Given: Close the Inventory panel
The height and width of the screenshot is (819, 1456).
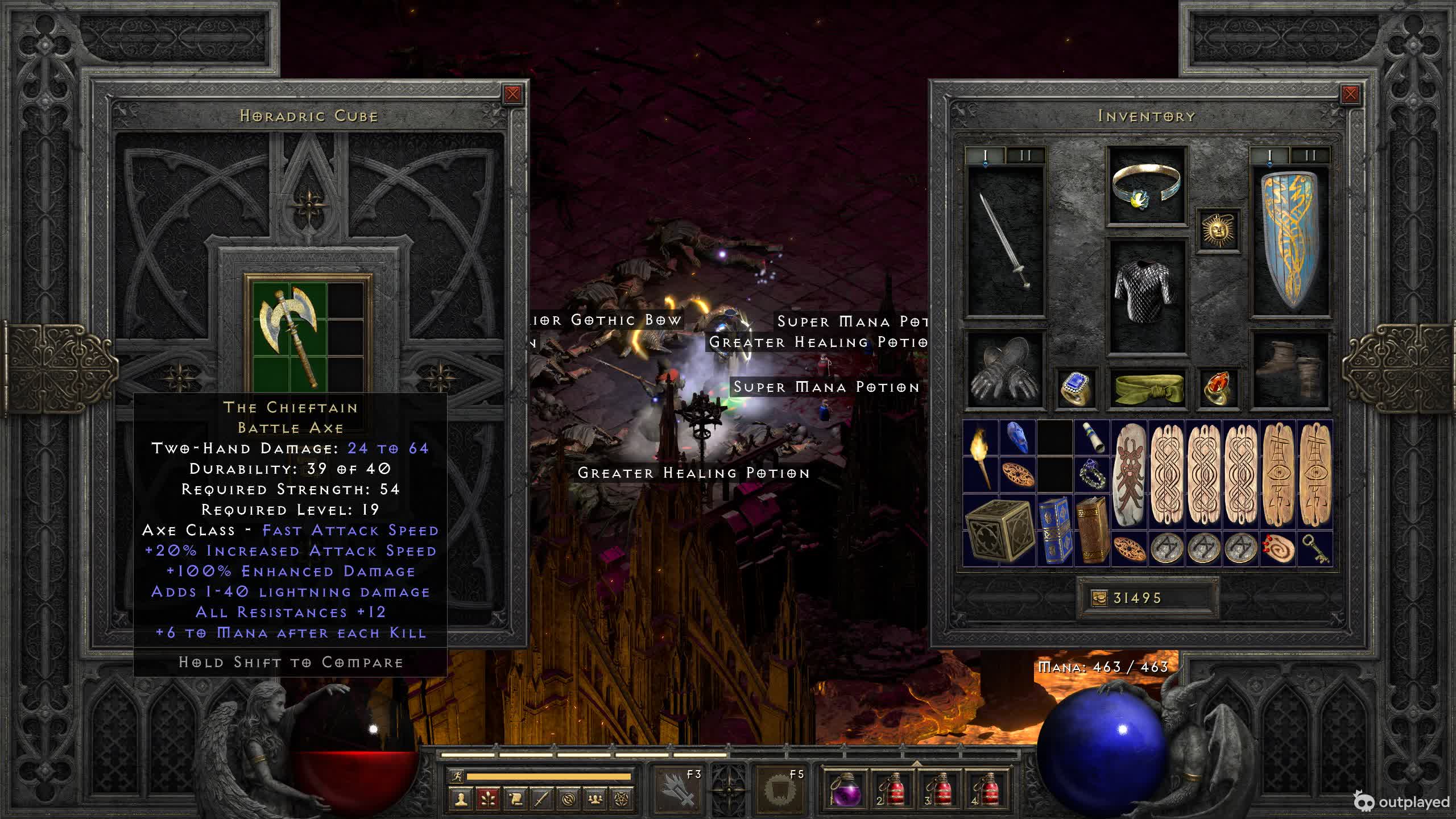Looking at the screenshot, I should 1350,94.
